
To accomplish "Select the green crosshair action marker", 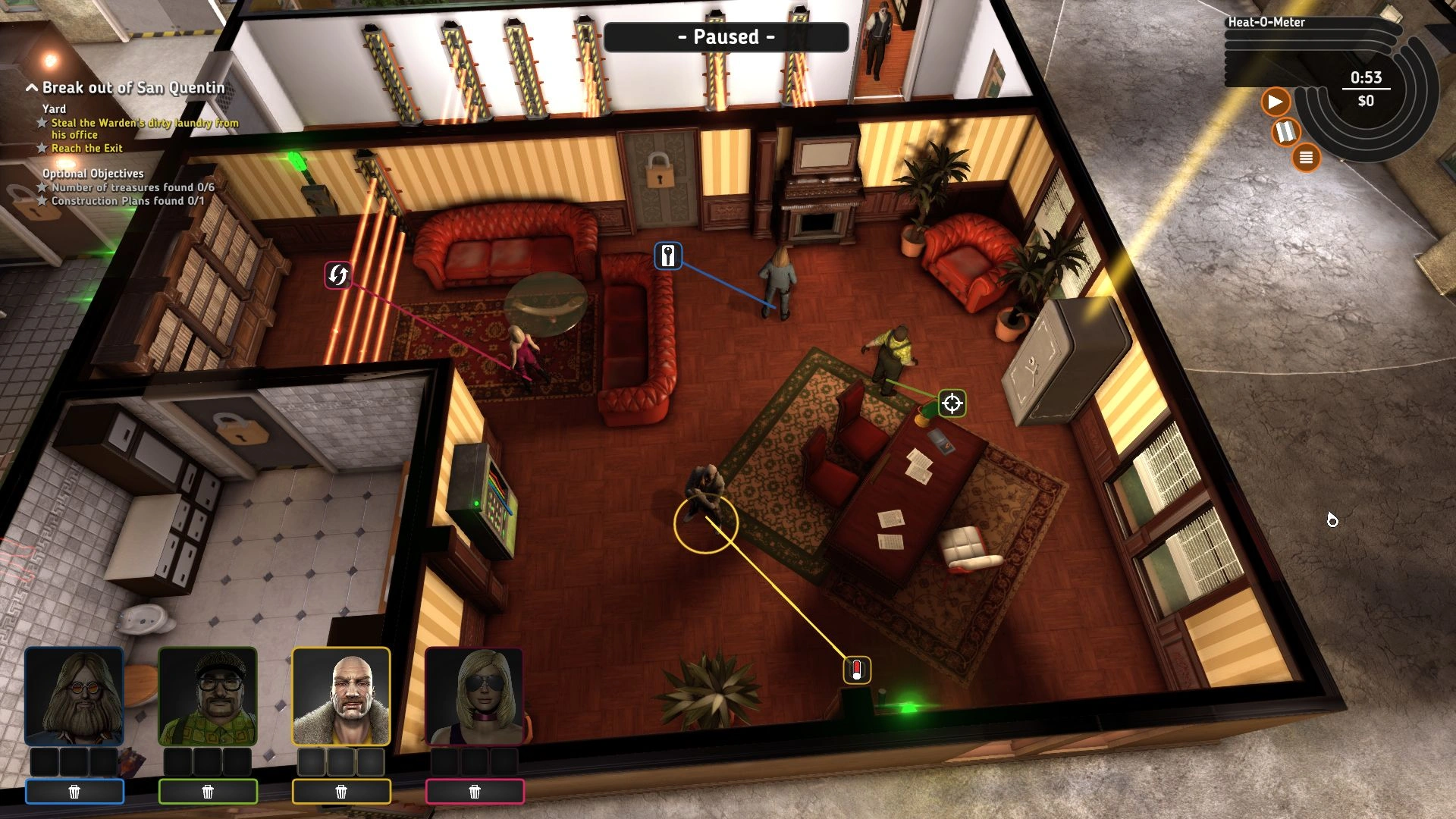I will [952, 403].
